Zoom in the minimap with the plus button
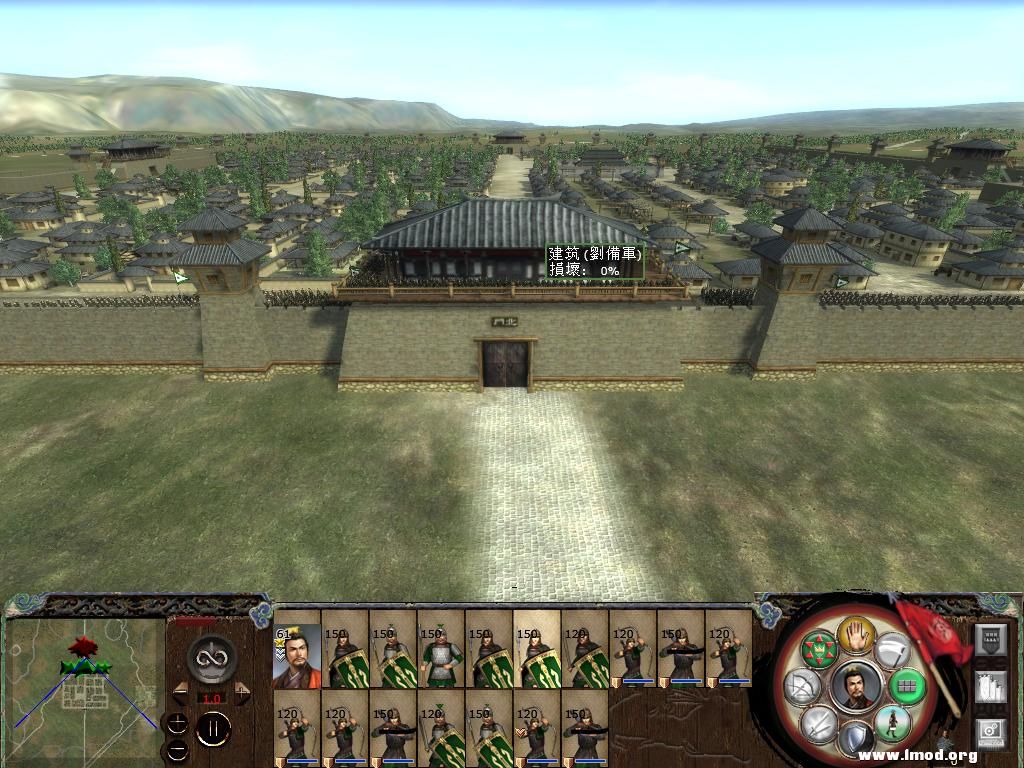Image resolution: width=1024 pixels, height=768 pixels. 177,723
